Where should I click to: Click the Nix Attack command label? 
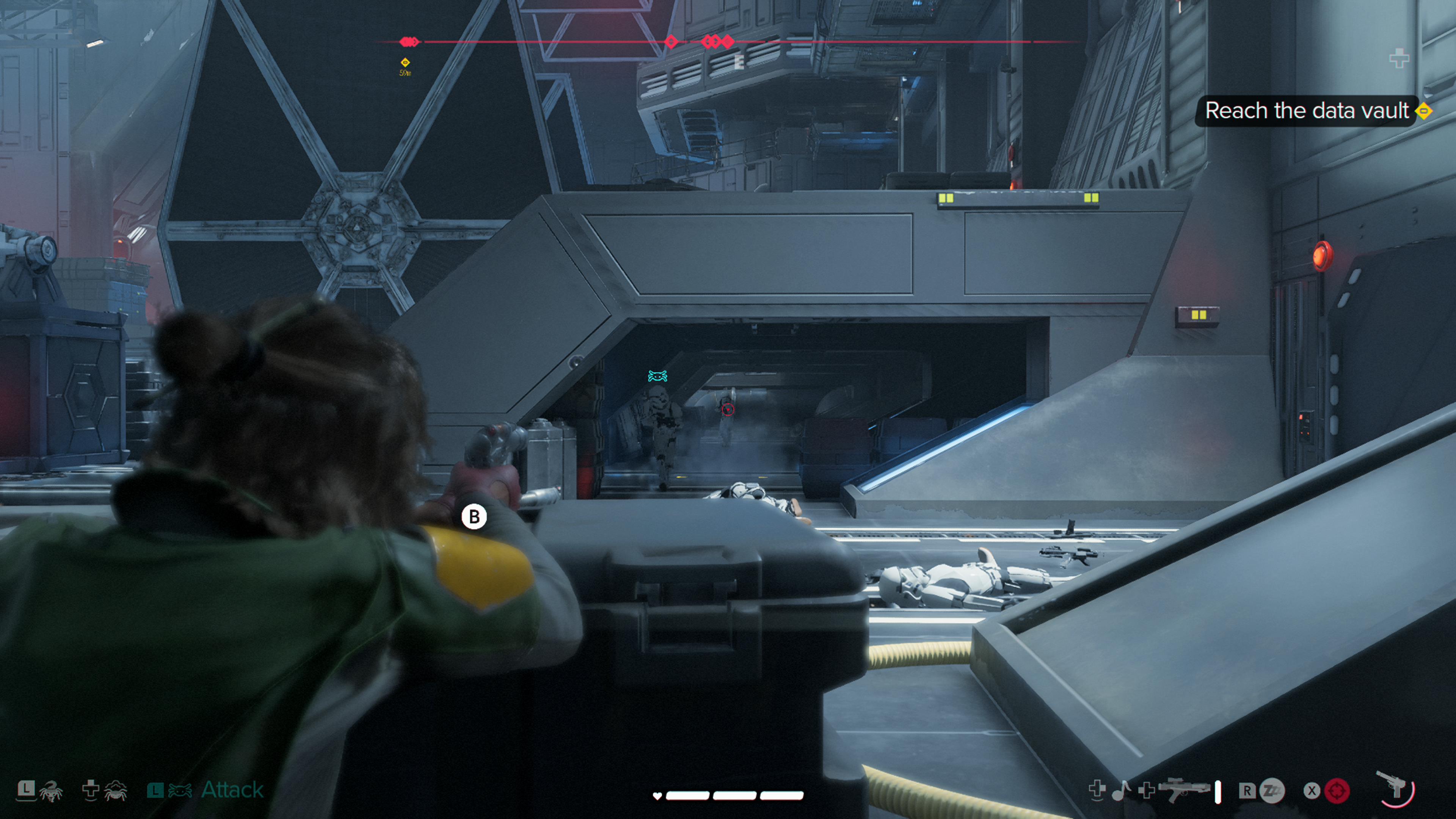click(x=232, y=789)
